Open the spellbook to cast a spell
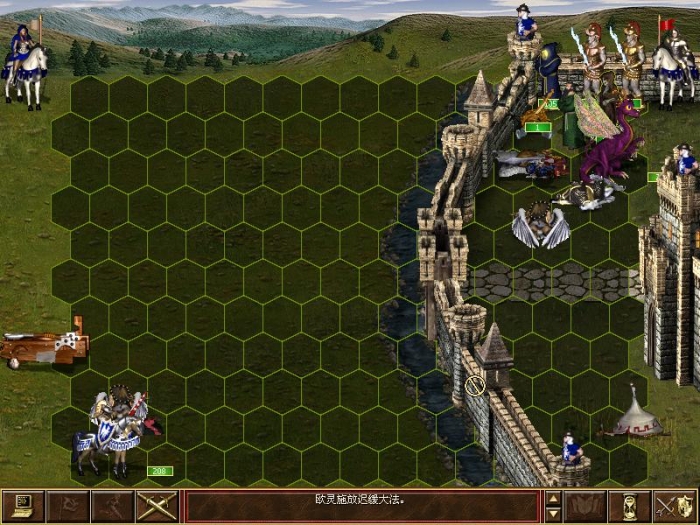The height and width of the screenshot is (525, 700). (x=585, y=507)
